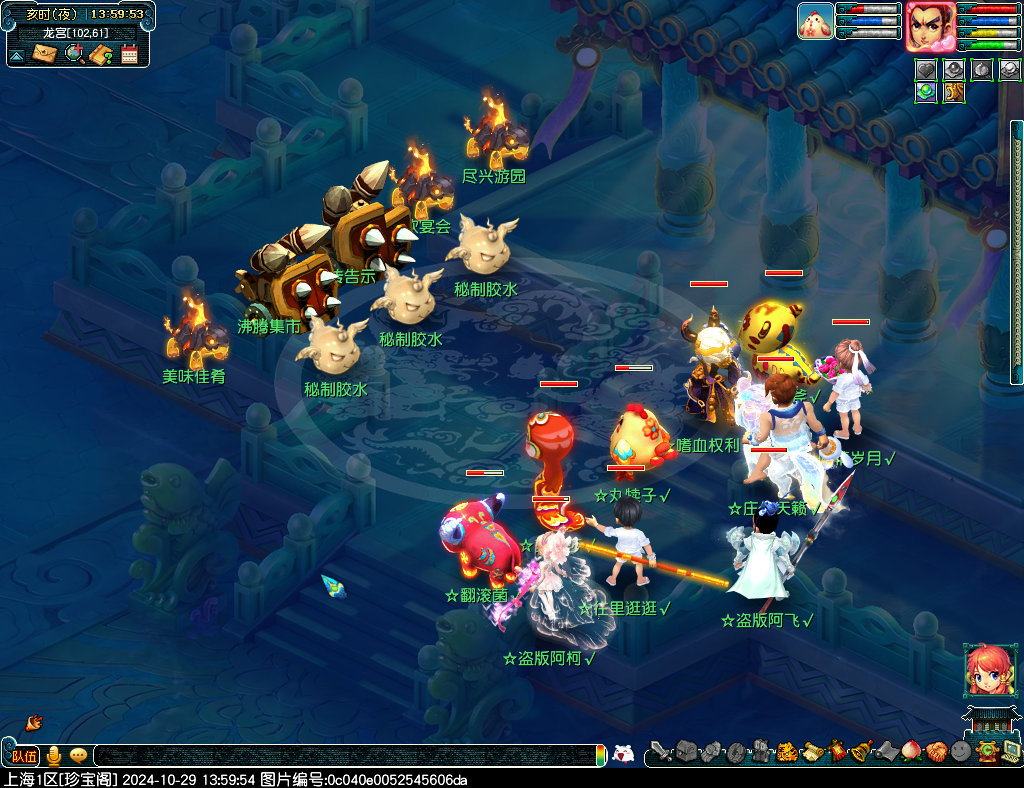Click the gray heart buff icon
This screenshot has height=788, width=1024.
926,70
